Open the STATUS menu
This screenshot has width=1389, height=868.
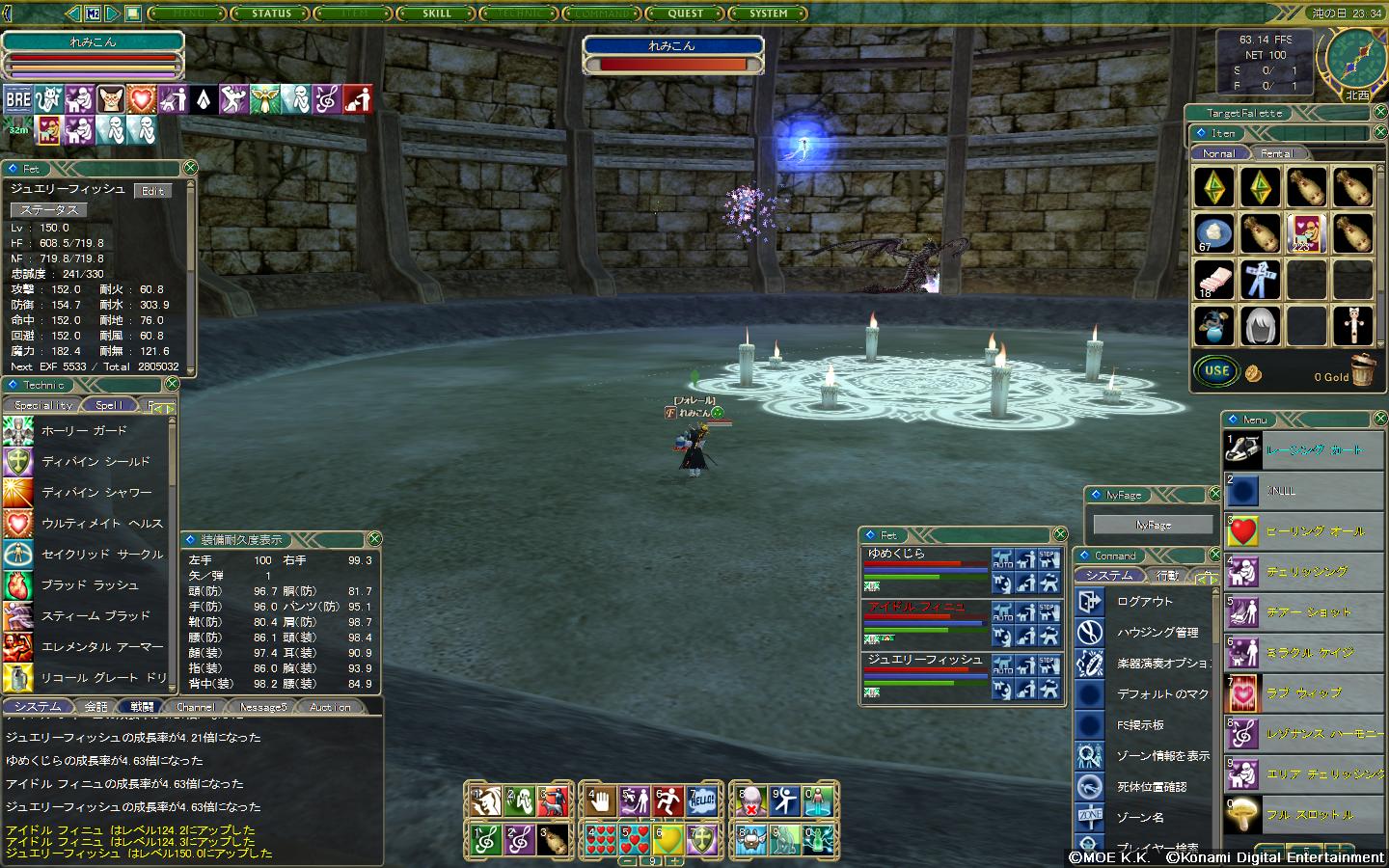coord(271,14)
